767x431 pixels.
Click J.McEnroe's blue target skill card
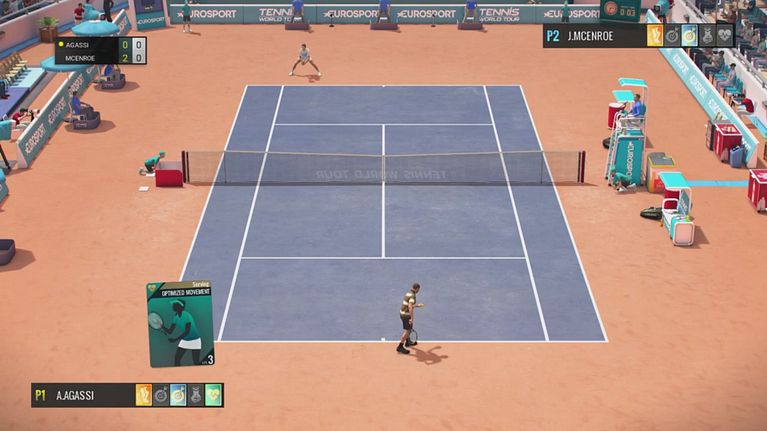(x=689, y=36)
